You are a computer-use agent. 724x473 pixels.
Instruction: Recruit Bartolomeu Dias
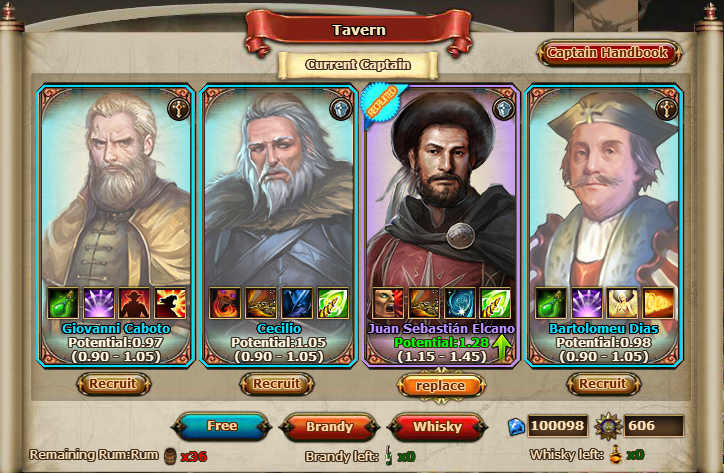[x=603, y=384]
